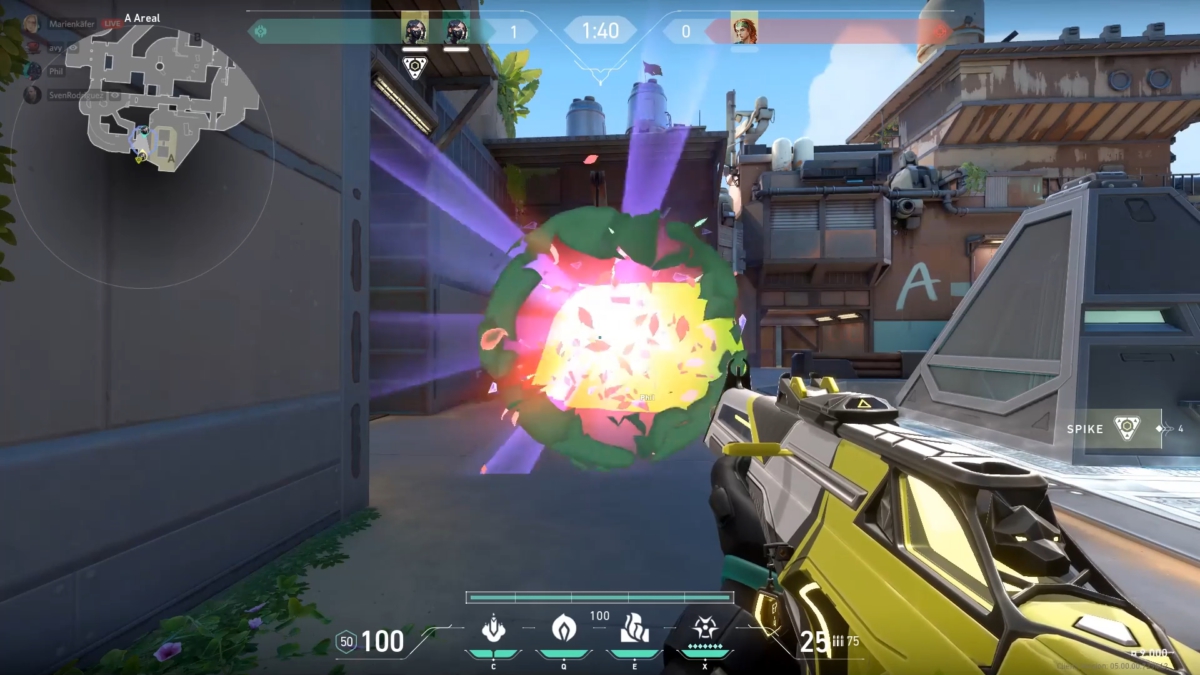Activate the Viper's Pit ultimate icon
Screen dimensions: 1200x675
click(x=706, y=629)
